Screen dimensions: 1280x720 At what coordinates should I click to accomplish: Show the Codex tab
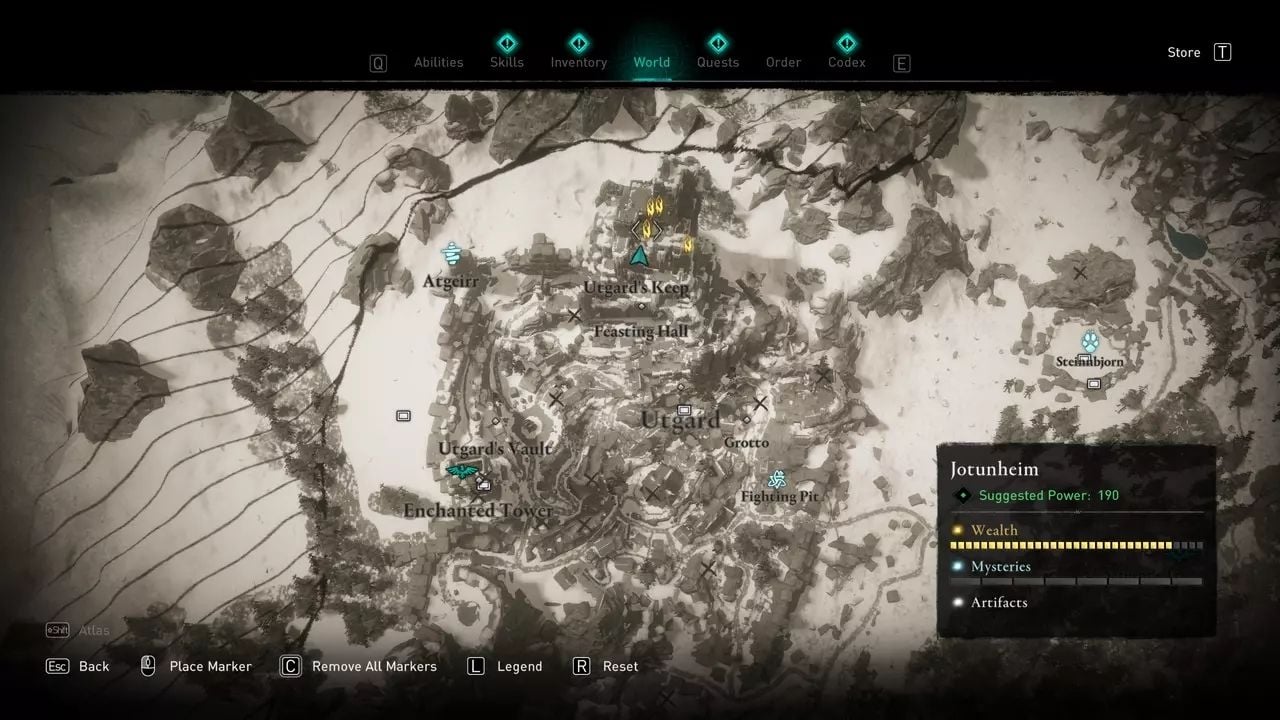click(x=847, y=62)
